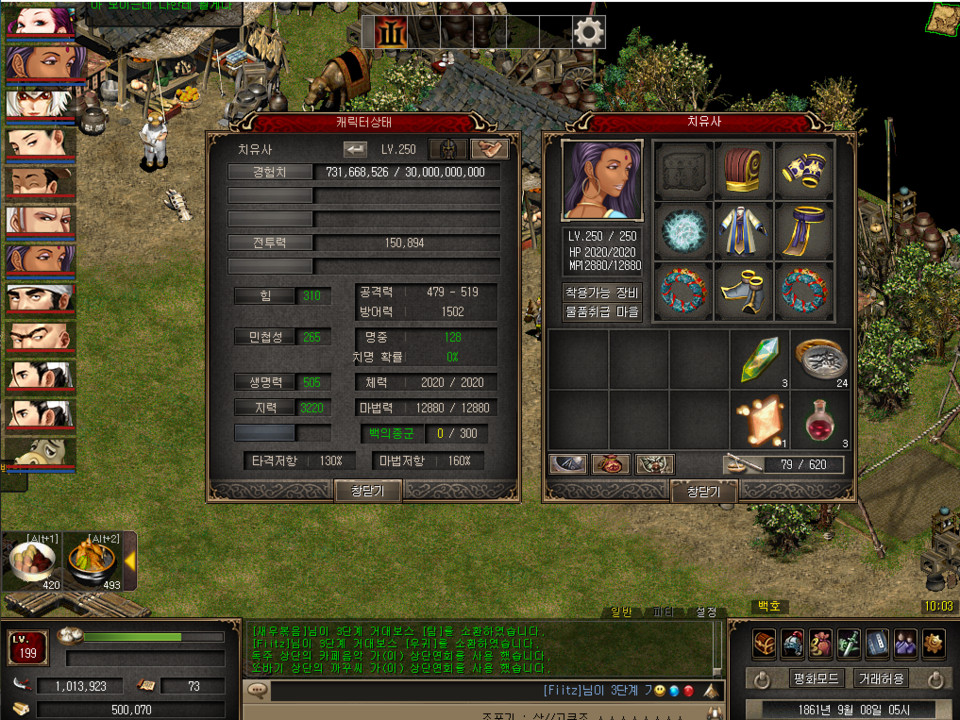
Task: Use the Alt+1 food bowl quick slot
Action: (32, 561)
